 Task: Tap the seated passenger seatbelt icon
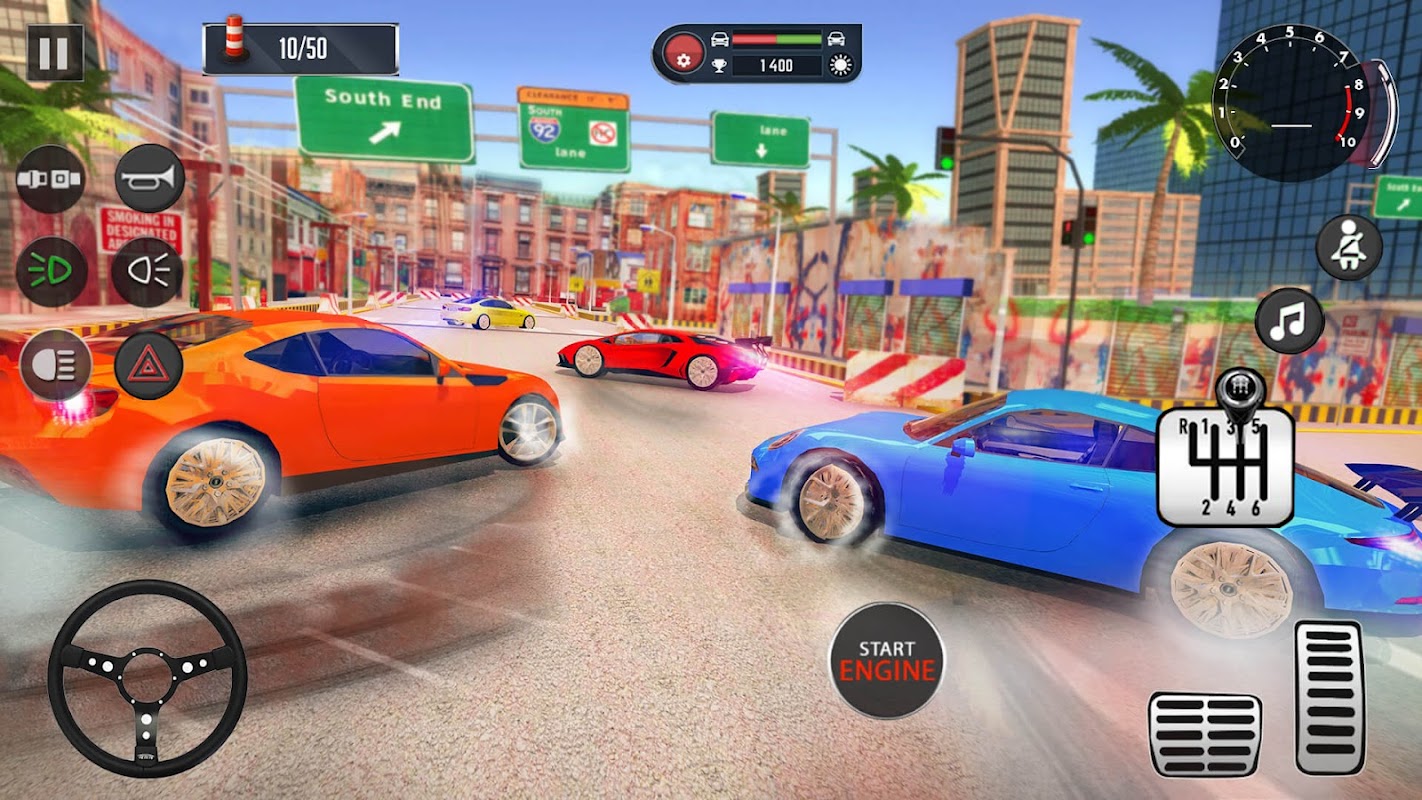(1348, 247)
